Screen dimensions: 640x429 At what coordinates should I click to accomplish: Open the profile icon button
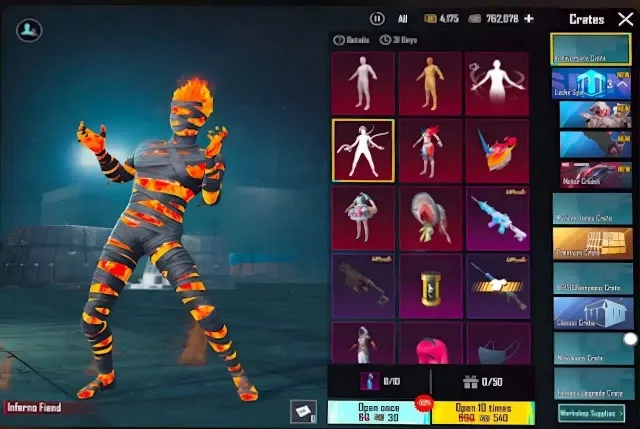coord(30,31)
